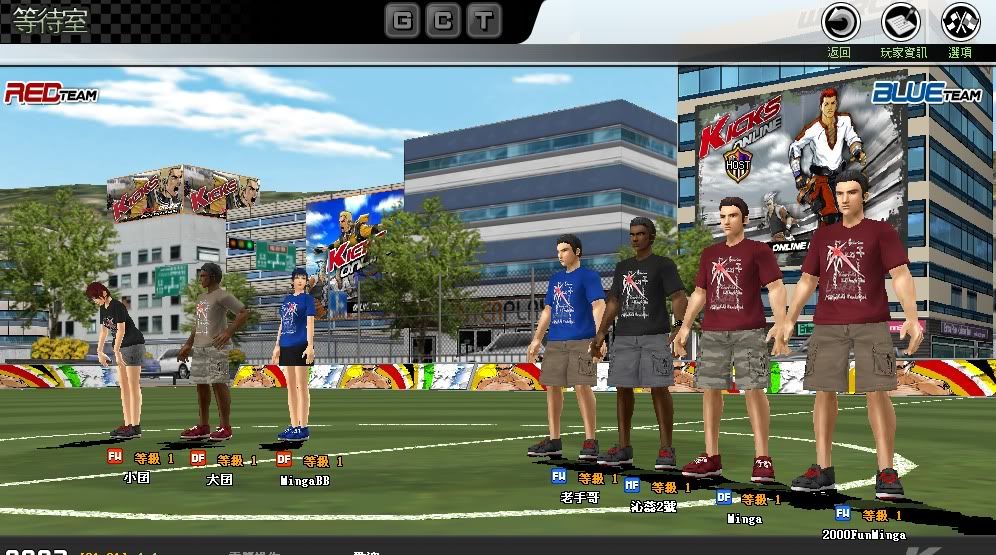This screenshot has width=996, height=555.
Task: Select player 沁蕊2號's name label
Action: click(x=655, y=505)
